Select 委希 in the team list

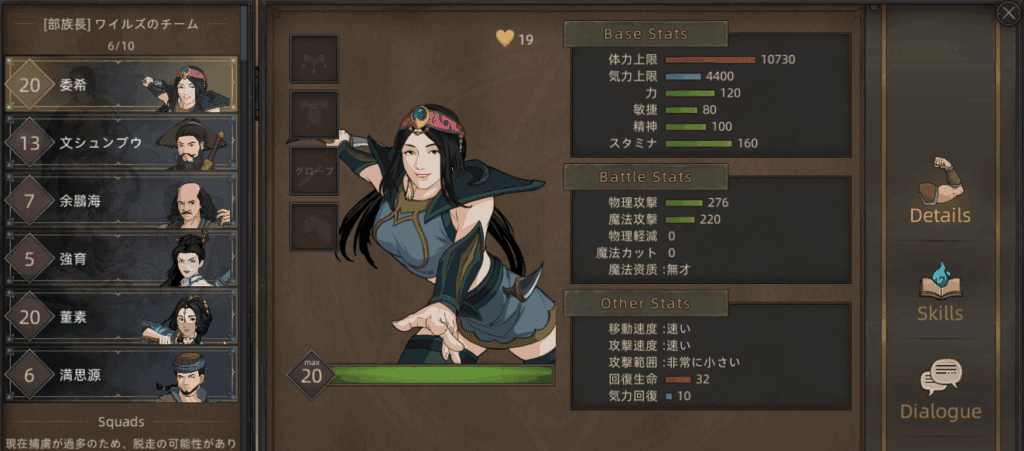pos(120,85)
